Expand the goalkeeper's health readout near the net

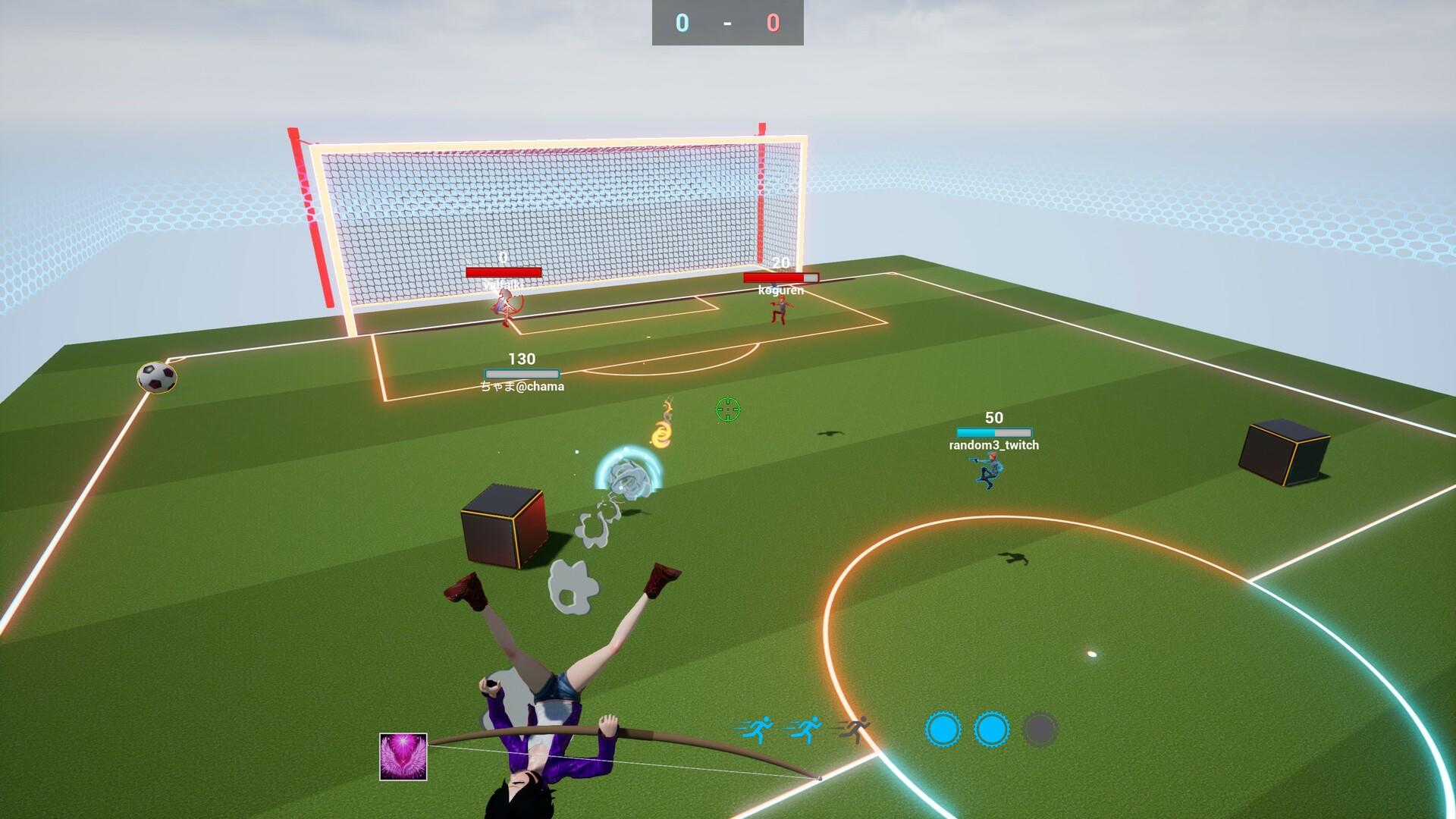pyautogui.click(x=506, y=273)
